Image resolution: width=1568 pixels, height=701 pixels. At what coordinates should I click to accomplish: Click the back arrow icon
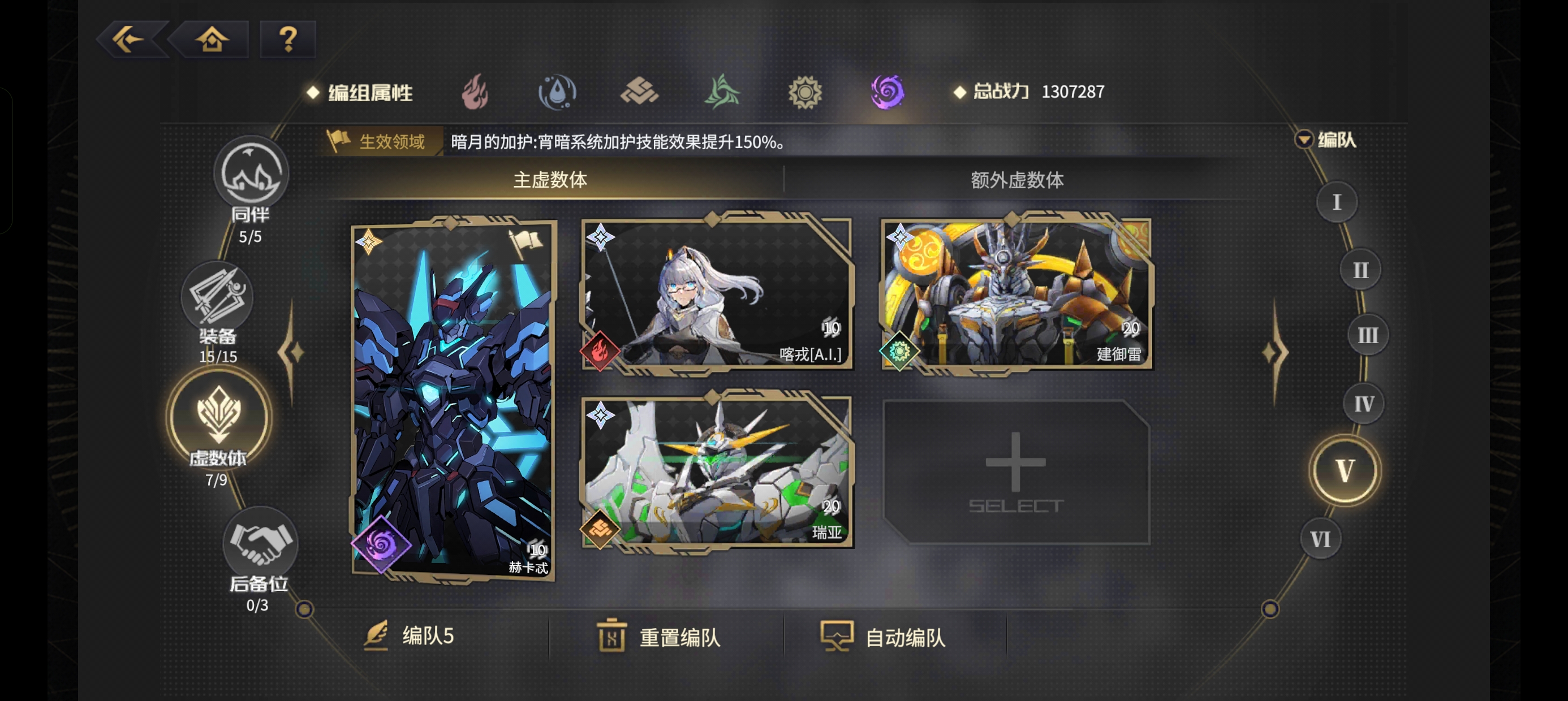[130, 39]
